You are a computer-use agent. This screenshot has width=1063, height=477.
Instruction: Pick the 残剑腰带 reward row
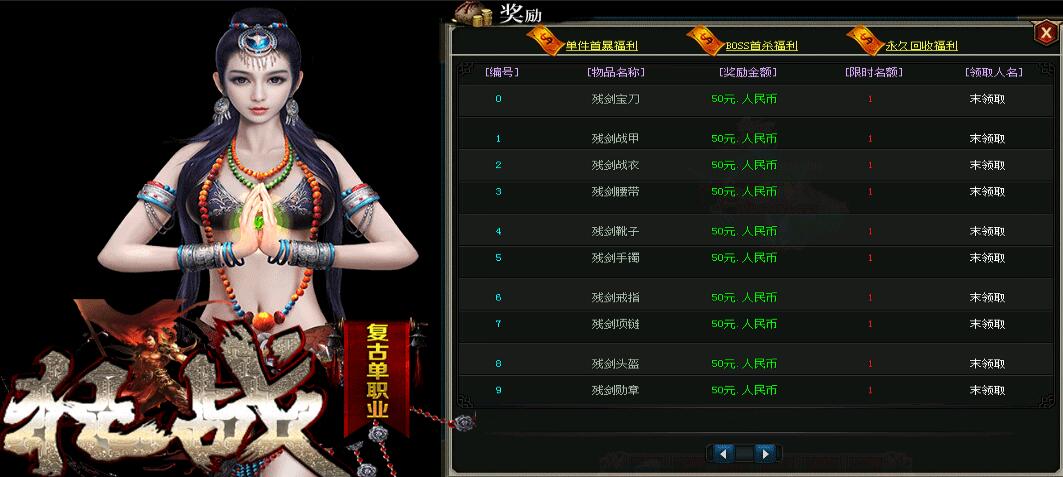coord(616,191)
